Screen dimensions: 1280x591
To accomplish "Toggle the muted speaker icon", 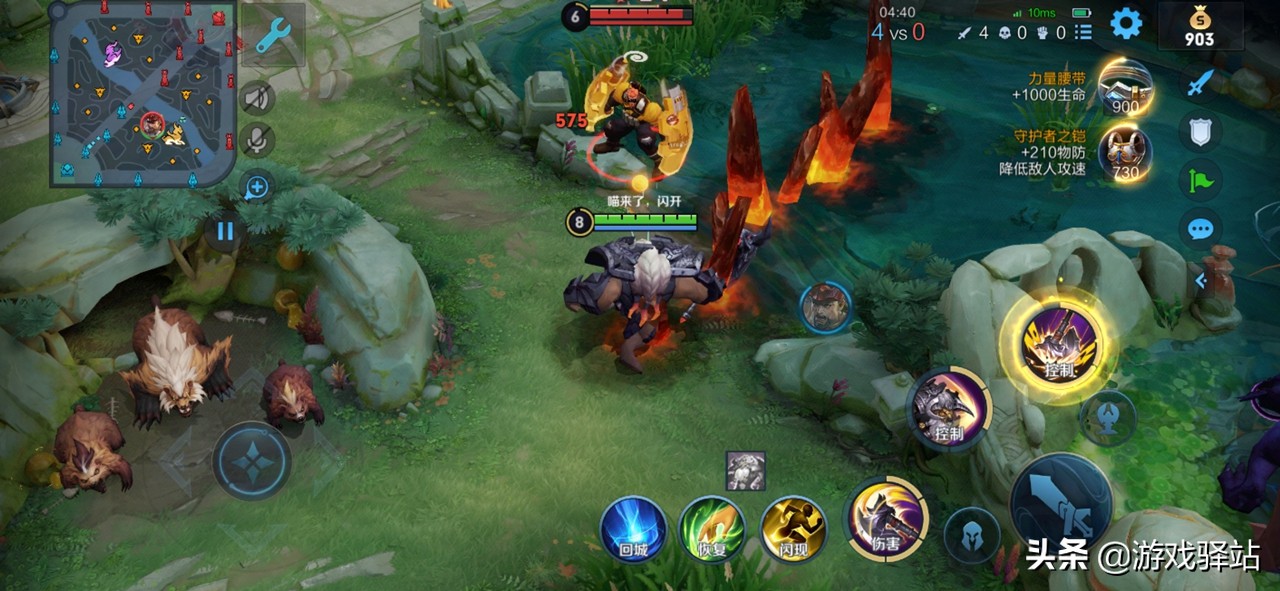I will [257, 97].
